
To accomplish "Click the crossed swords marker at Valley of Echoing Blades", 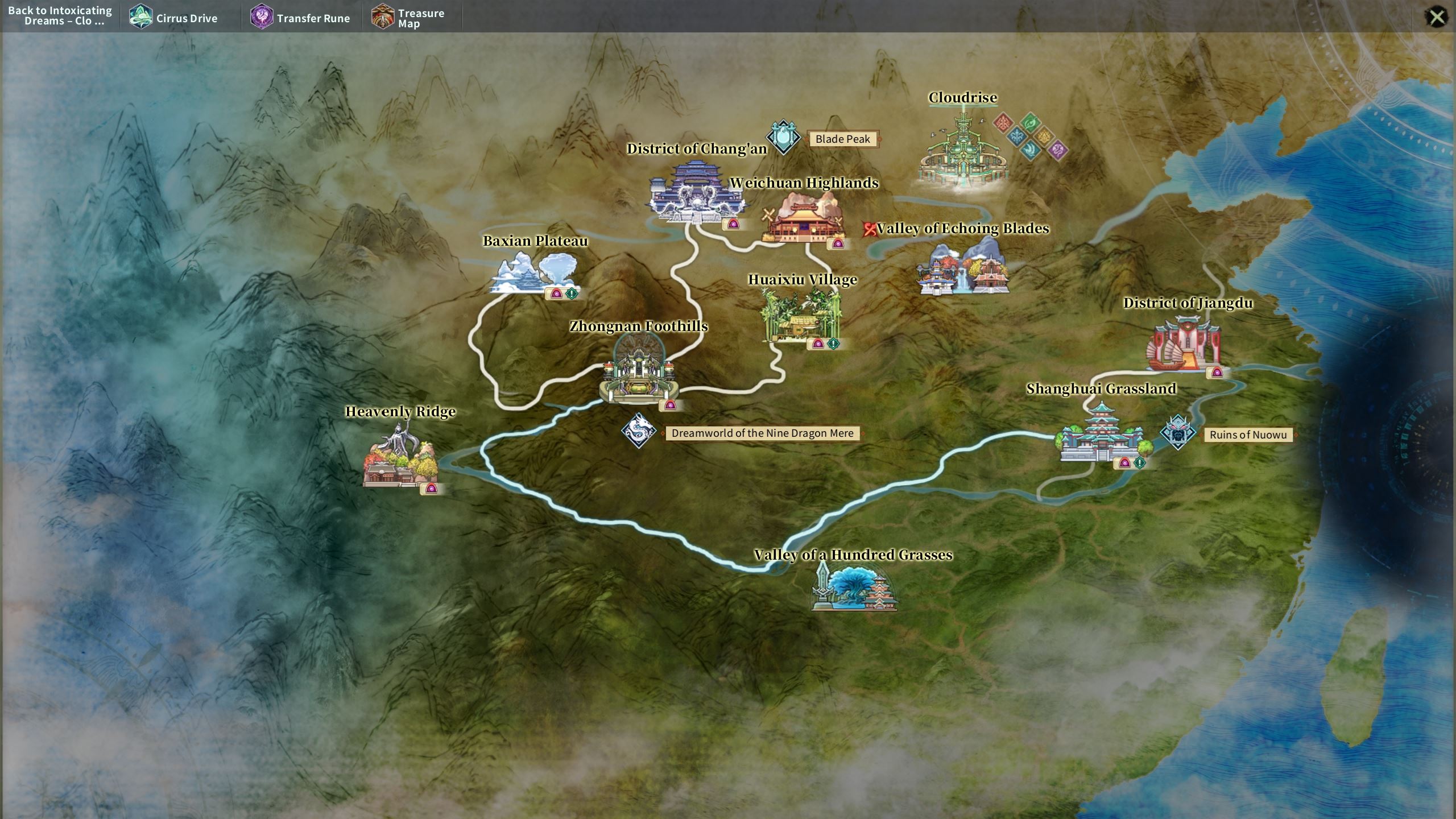I will (868, 227).
